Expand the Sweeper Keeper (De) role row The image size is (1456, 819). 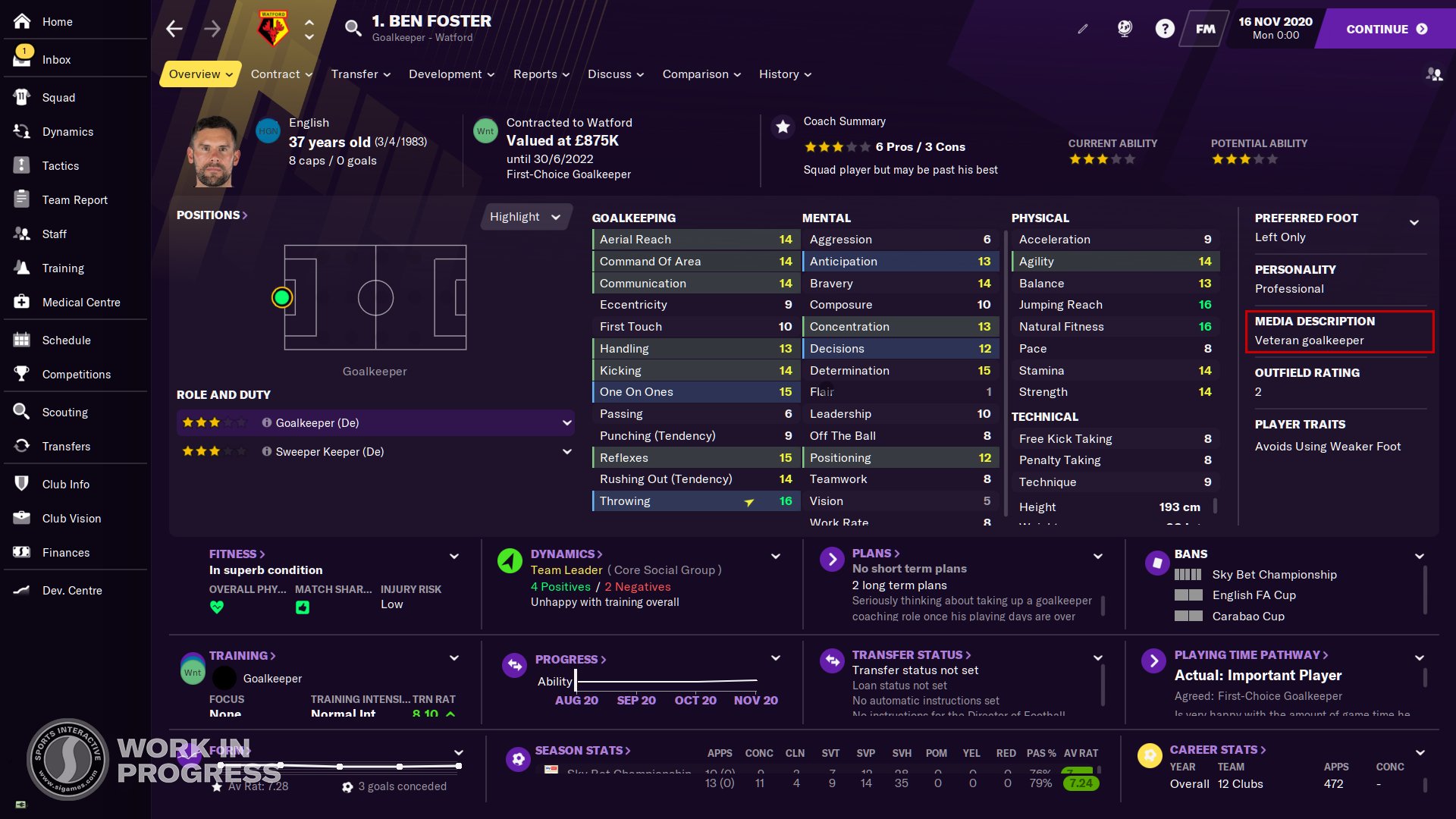click(x=566, y=451)
